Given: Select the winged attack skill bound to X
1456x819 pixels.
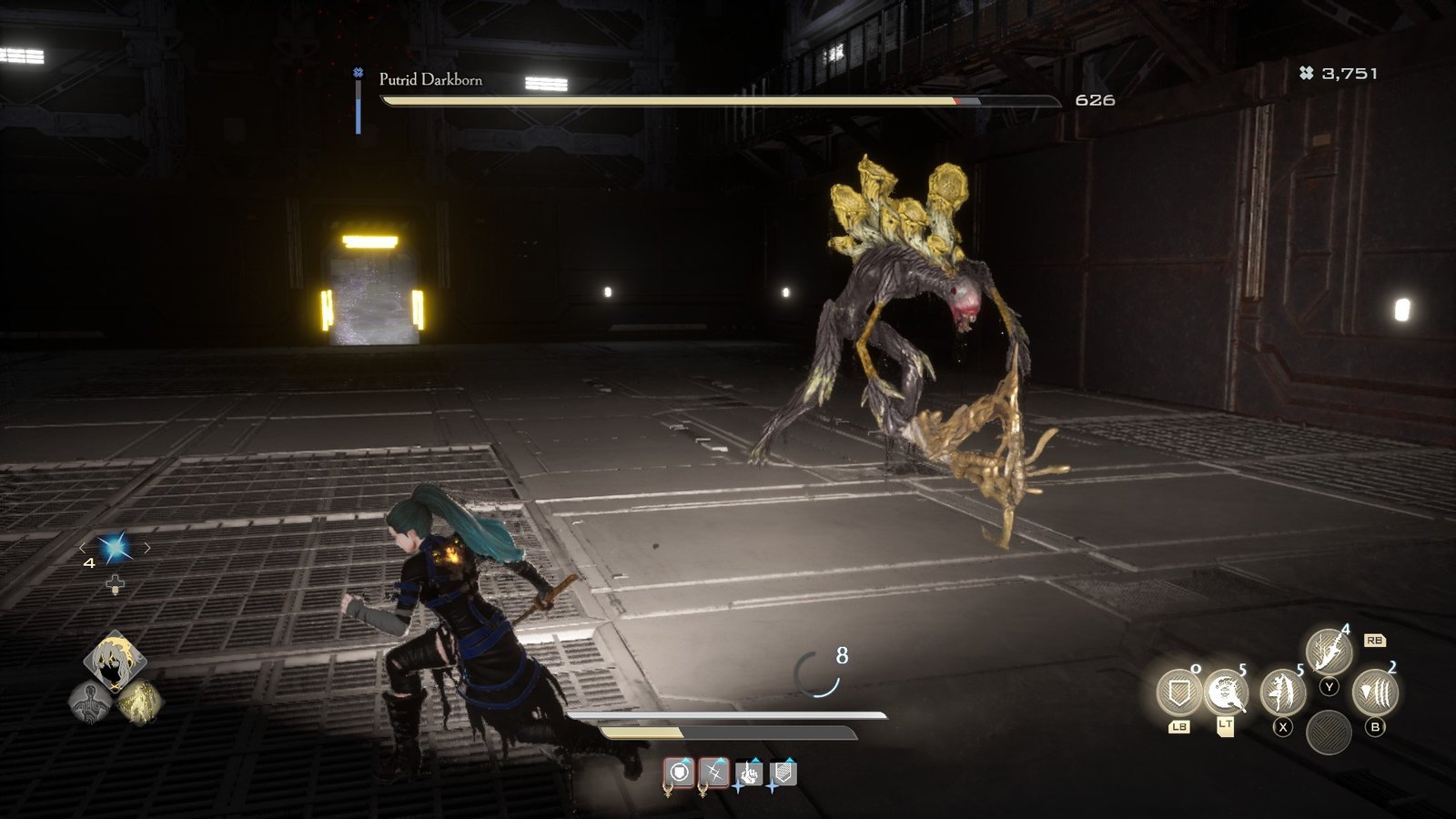Looking at the screenshot, I should tap(1283, 693).
